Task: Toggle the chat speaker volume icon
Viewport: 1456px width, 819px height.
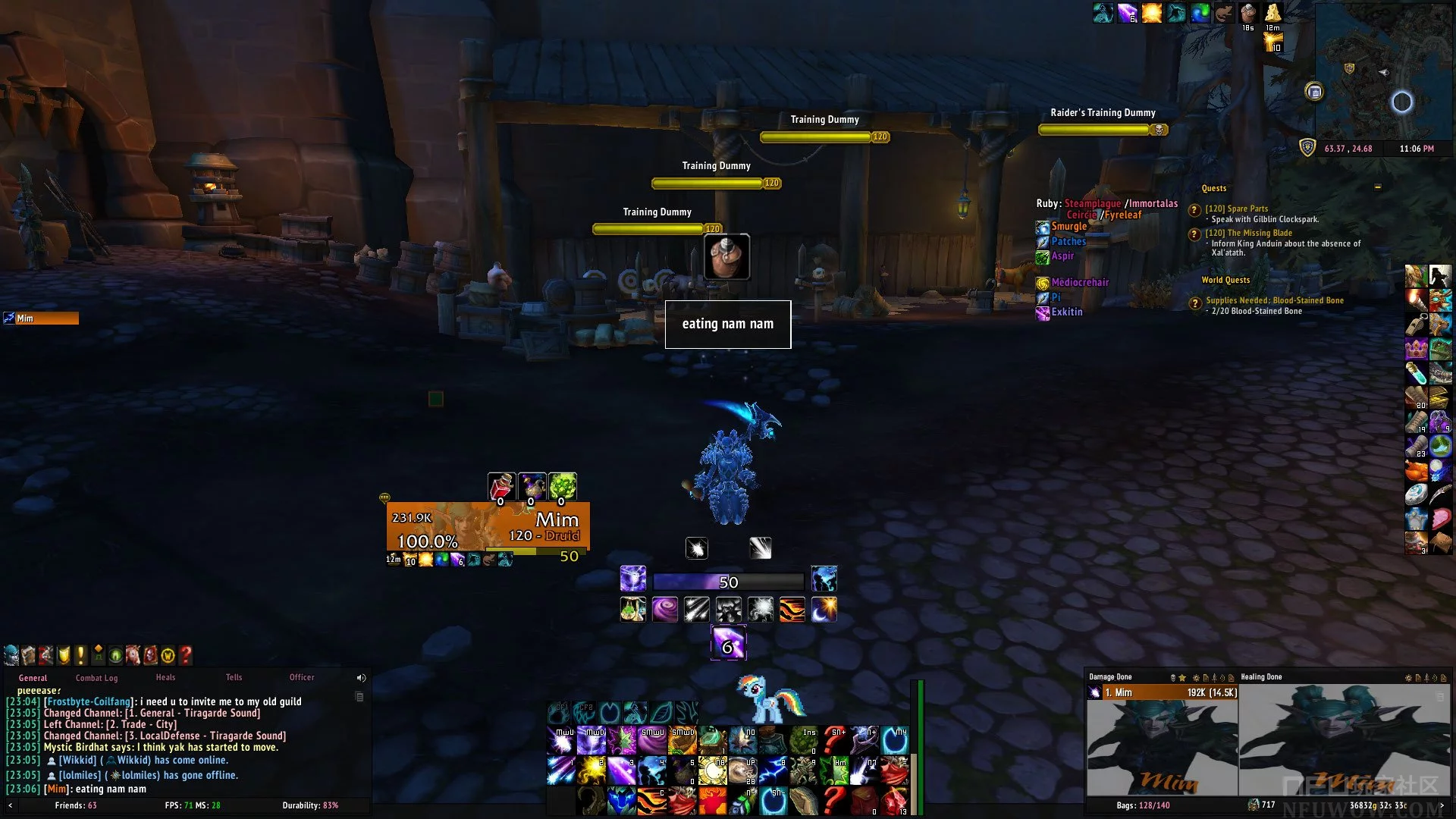Action: 361,678
